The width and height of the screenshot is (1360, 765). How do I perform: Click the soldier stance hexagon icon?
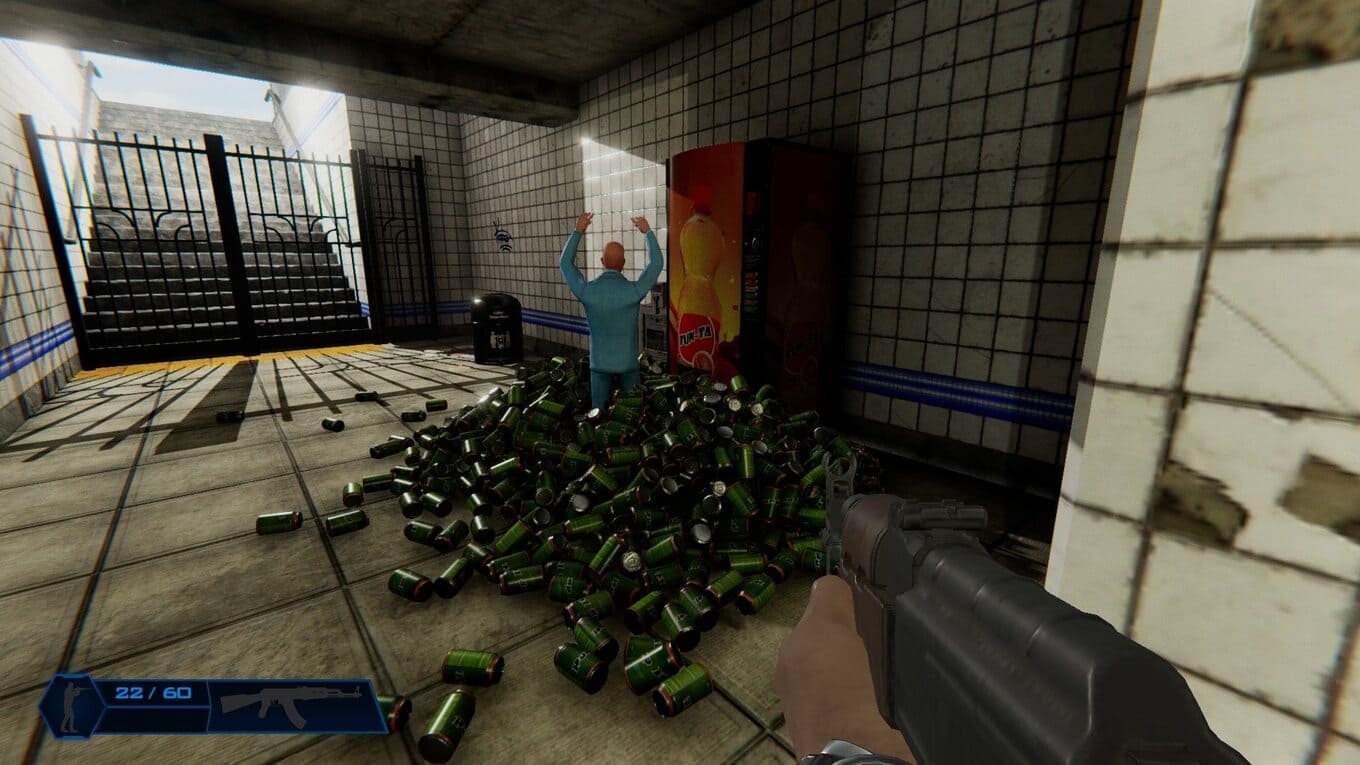click(x=73, y=704)
